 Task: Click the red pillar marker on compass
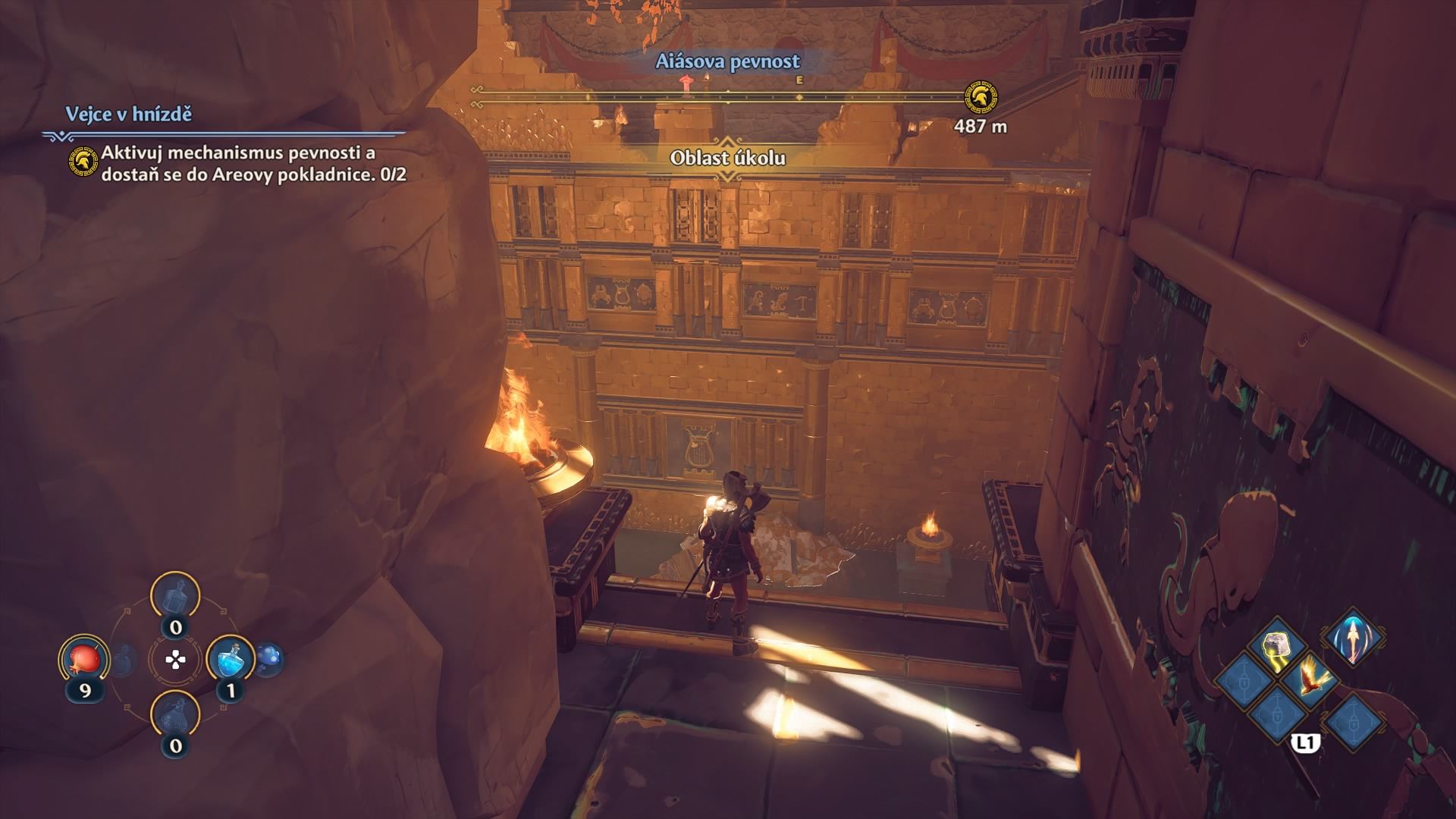[x=687, y=86]
